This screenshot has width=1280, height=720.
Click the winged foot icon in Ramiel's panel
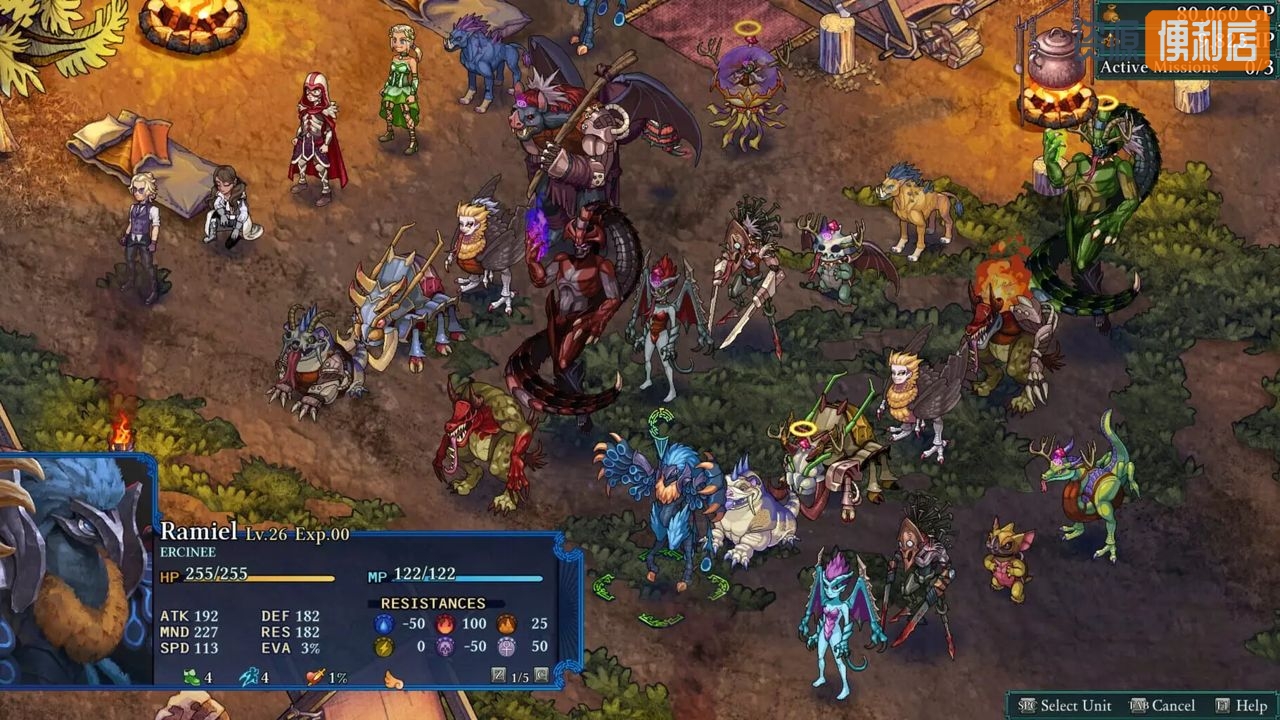(248, 677)
